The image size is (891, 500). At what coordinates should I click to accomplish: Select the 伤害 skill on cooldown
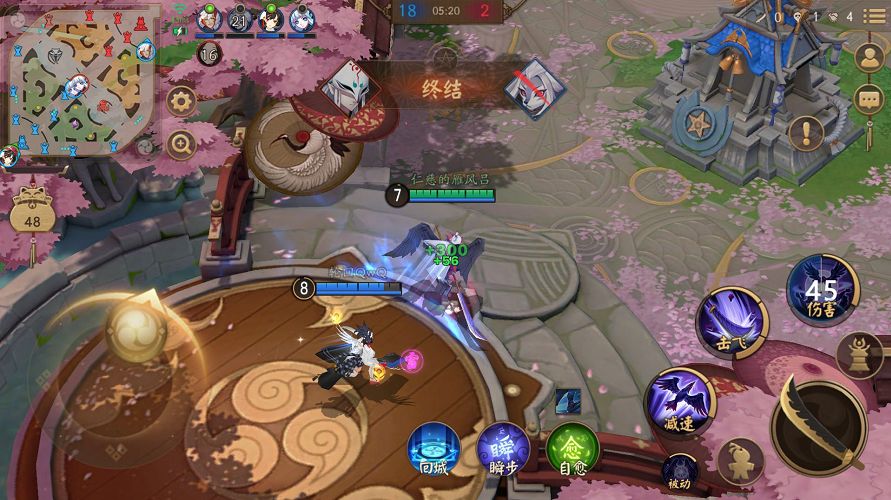(x=822, y=289)
